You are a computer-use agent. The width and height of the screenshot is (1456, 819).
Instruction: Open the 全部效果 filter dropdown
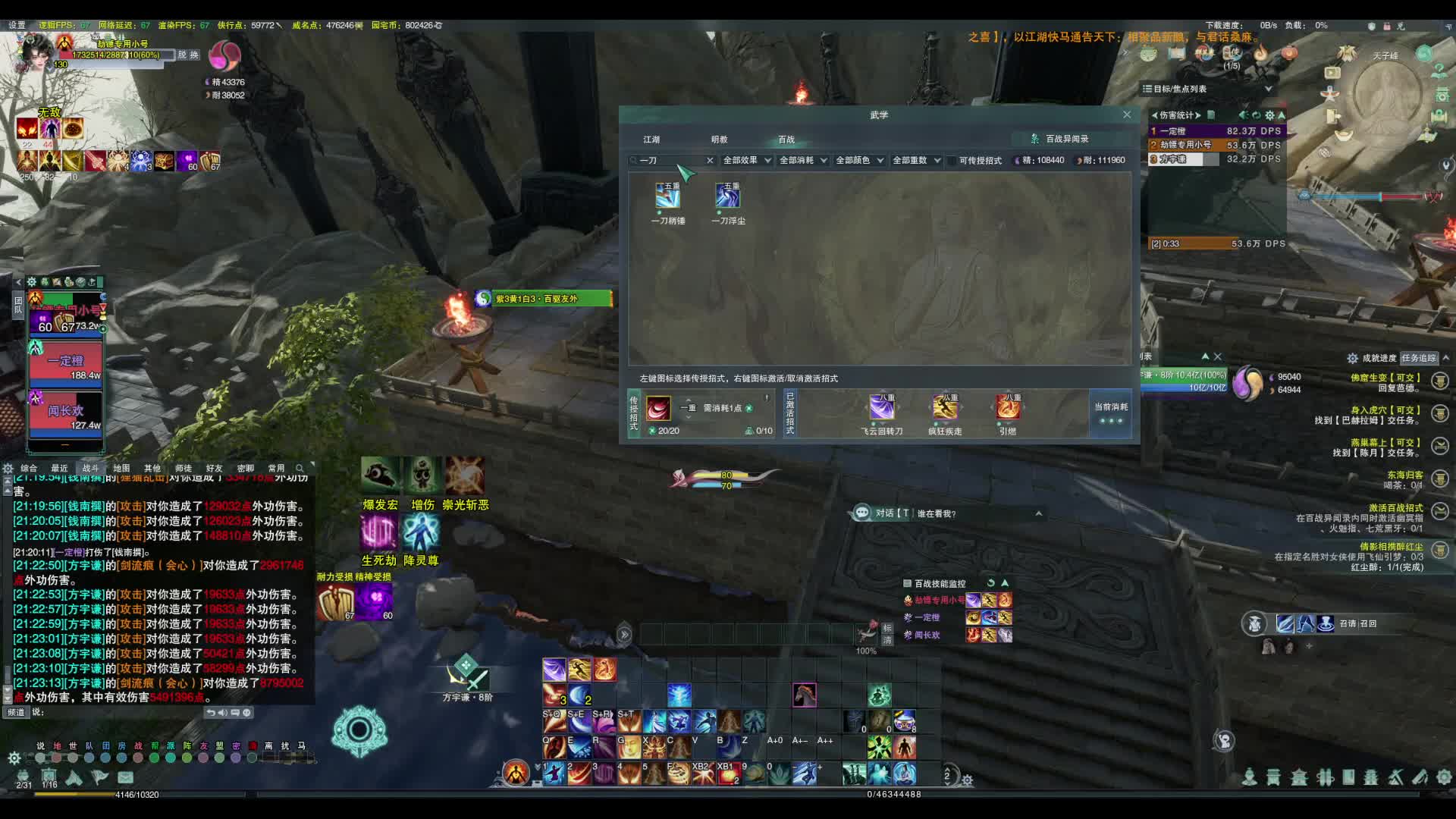coord(746,161)
